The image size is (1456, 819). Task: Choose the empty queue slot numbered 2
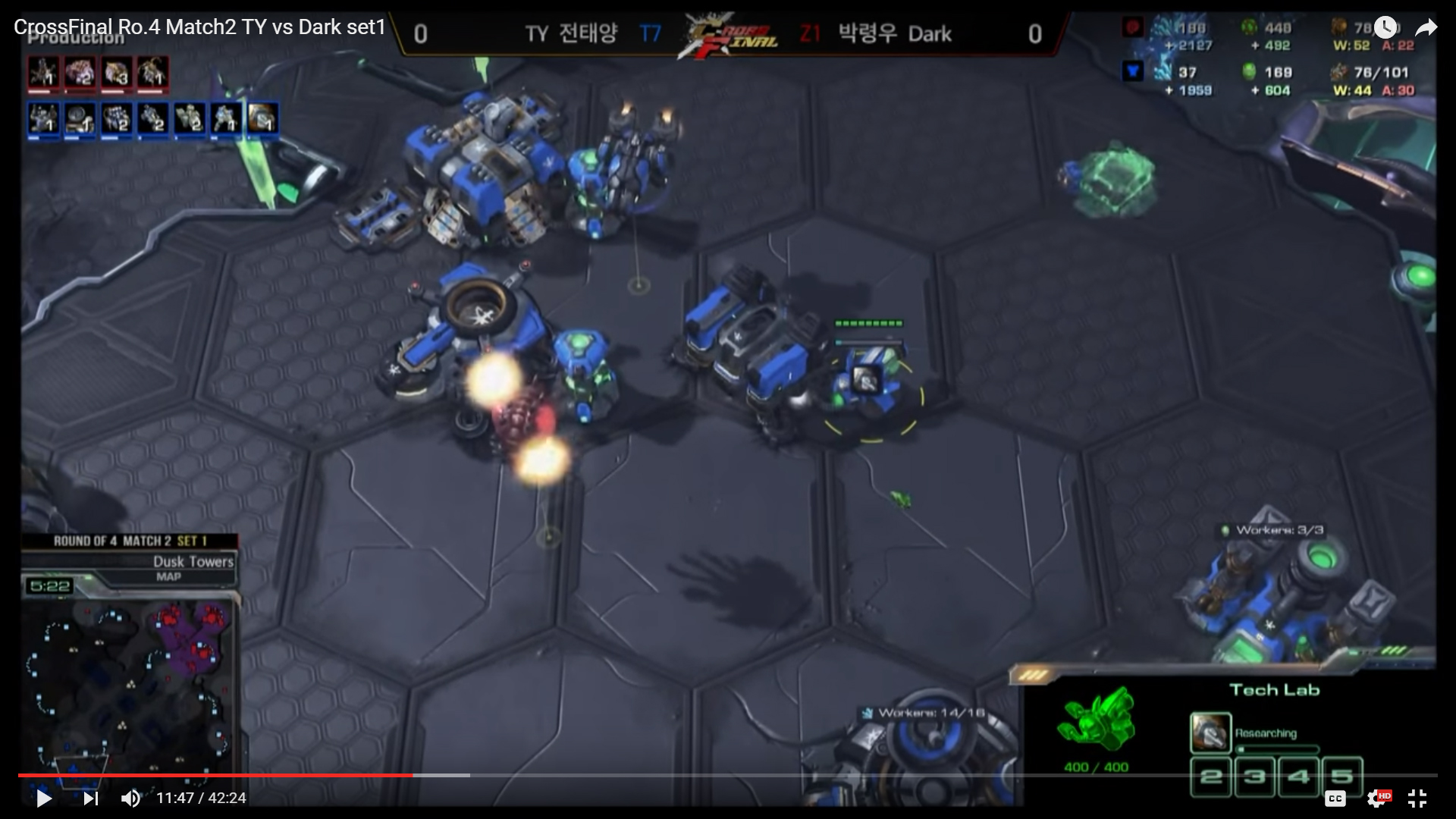click(x=1211, y=776)
